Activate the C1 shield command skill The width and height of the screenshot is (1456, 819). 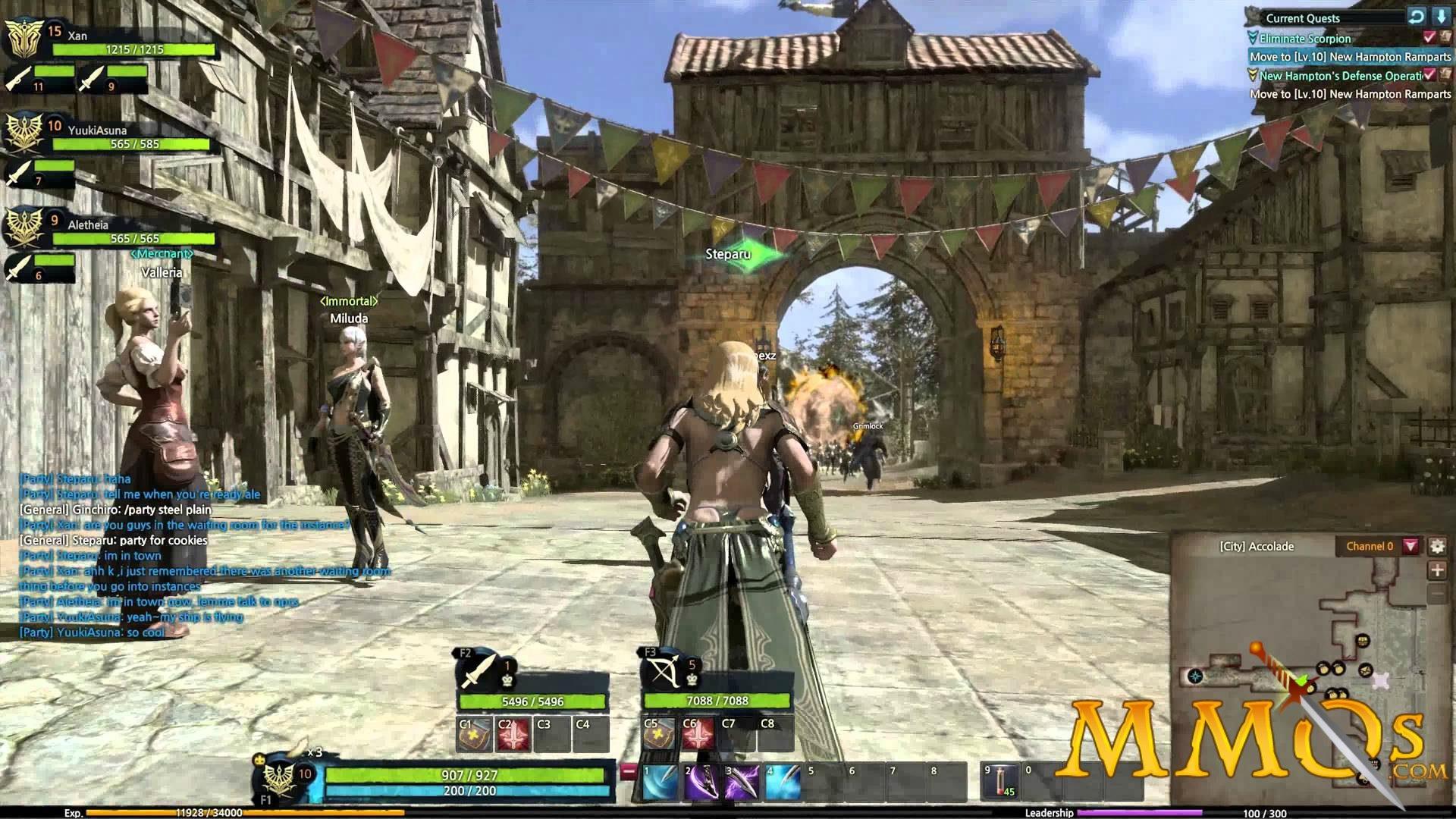474,734
